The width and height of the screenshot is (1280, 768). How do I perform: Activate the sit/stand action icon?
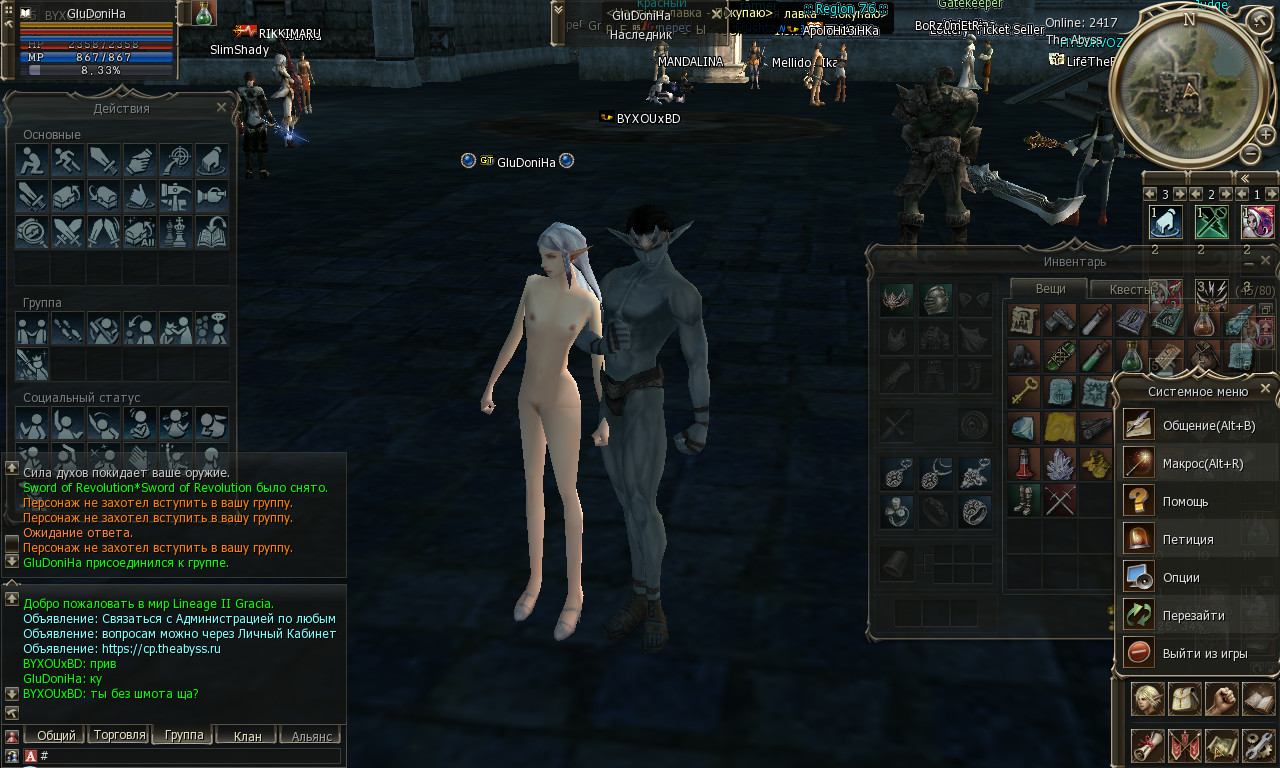click(32, 160)
